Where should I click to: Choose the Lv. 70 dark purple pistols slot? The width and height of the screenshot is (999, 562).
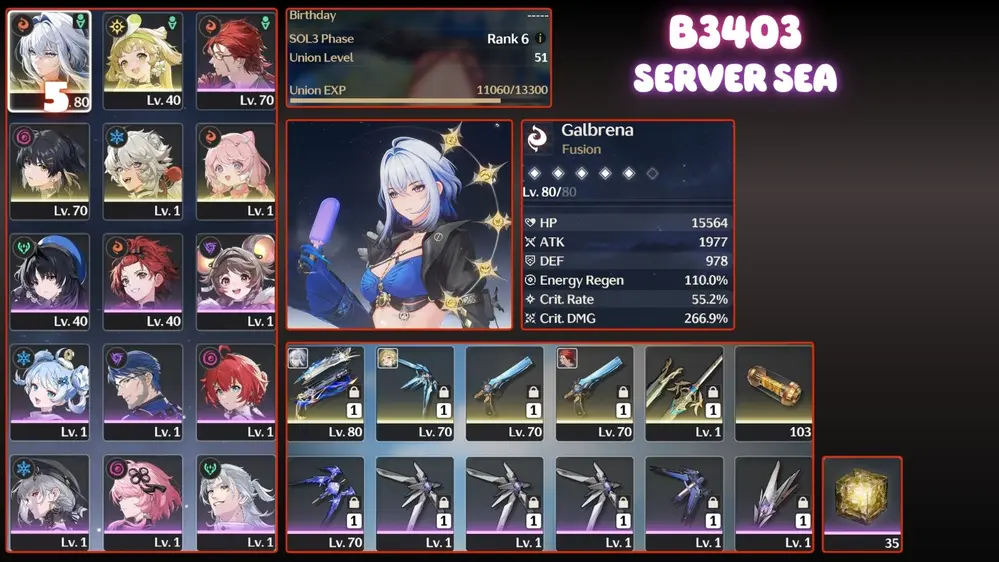(x=325, y=503)
